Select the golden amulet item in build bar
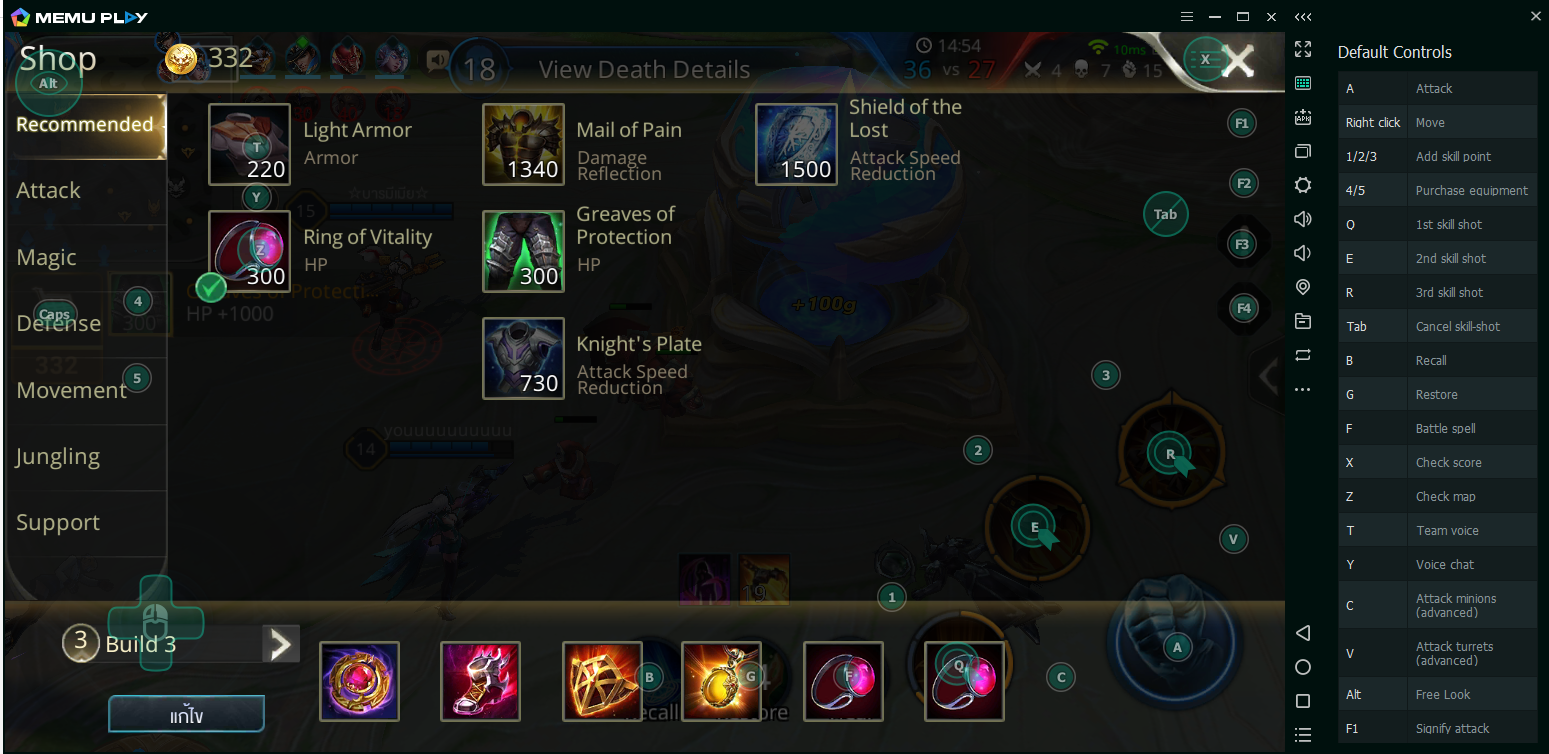The height and width of the screenshot is (754, 1549). click(x=721, y=681)
